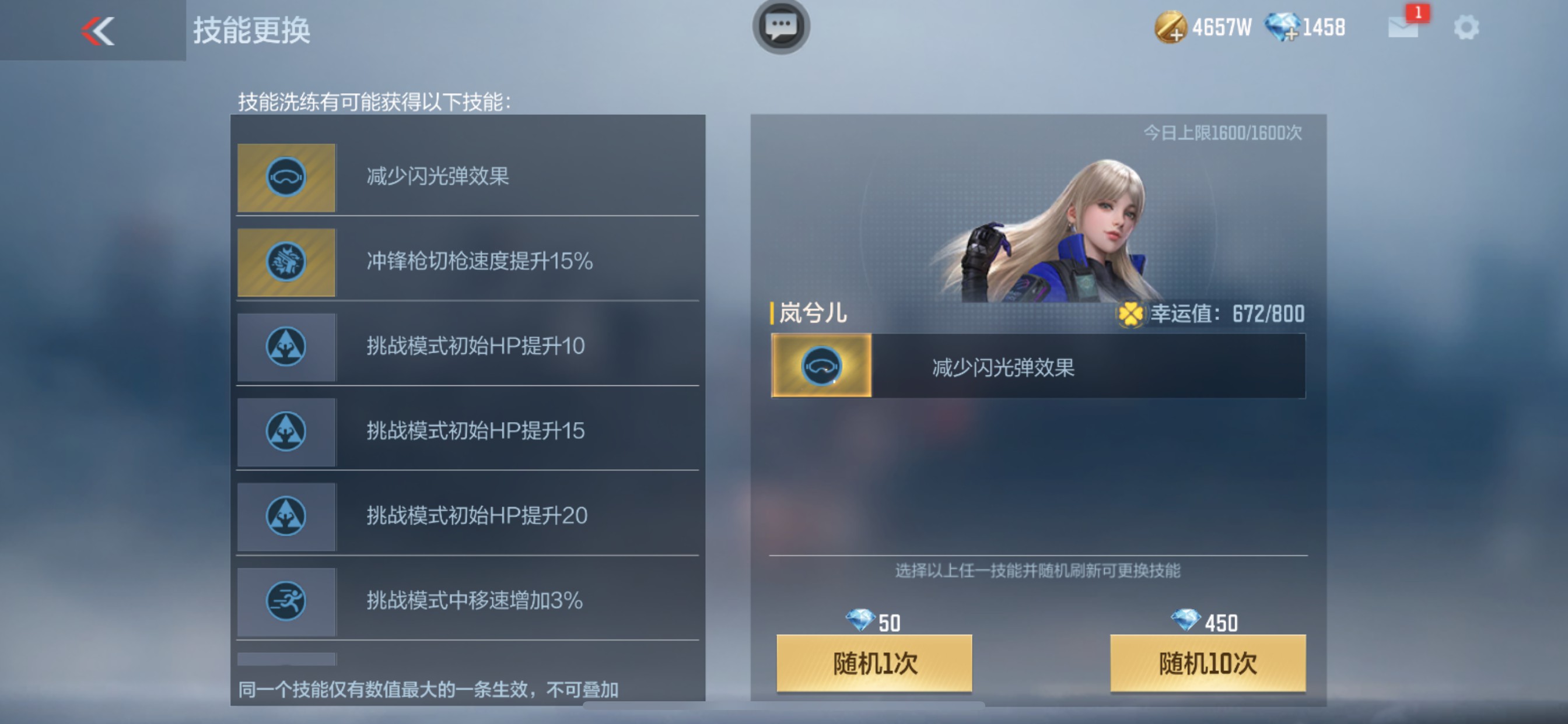Toggle selection of 挑战模式初始HP提升15 skill

[286, 431]
